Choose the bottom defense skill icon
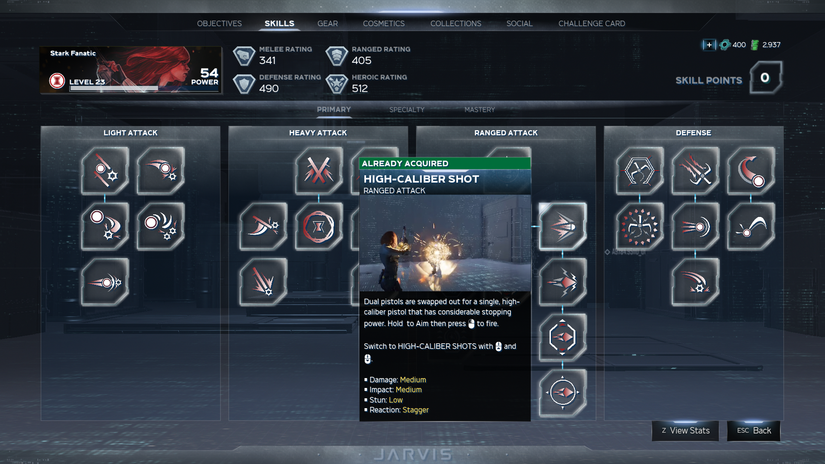Image resolution: width=825 pixels, height=464 pixels. 695,282
